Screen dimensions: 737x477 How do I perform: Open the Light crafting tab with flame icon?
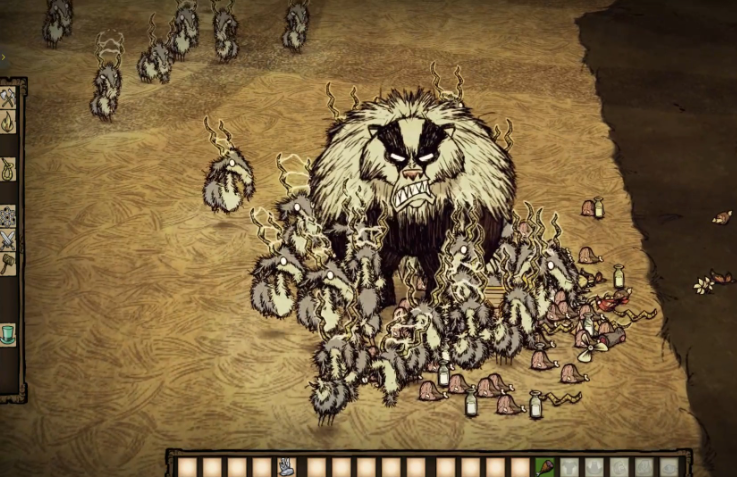(8, 122)
